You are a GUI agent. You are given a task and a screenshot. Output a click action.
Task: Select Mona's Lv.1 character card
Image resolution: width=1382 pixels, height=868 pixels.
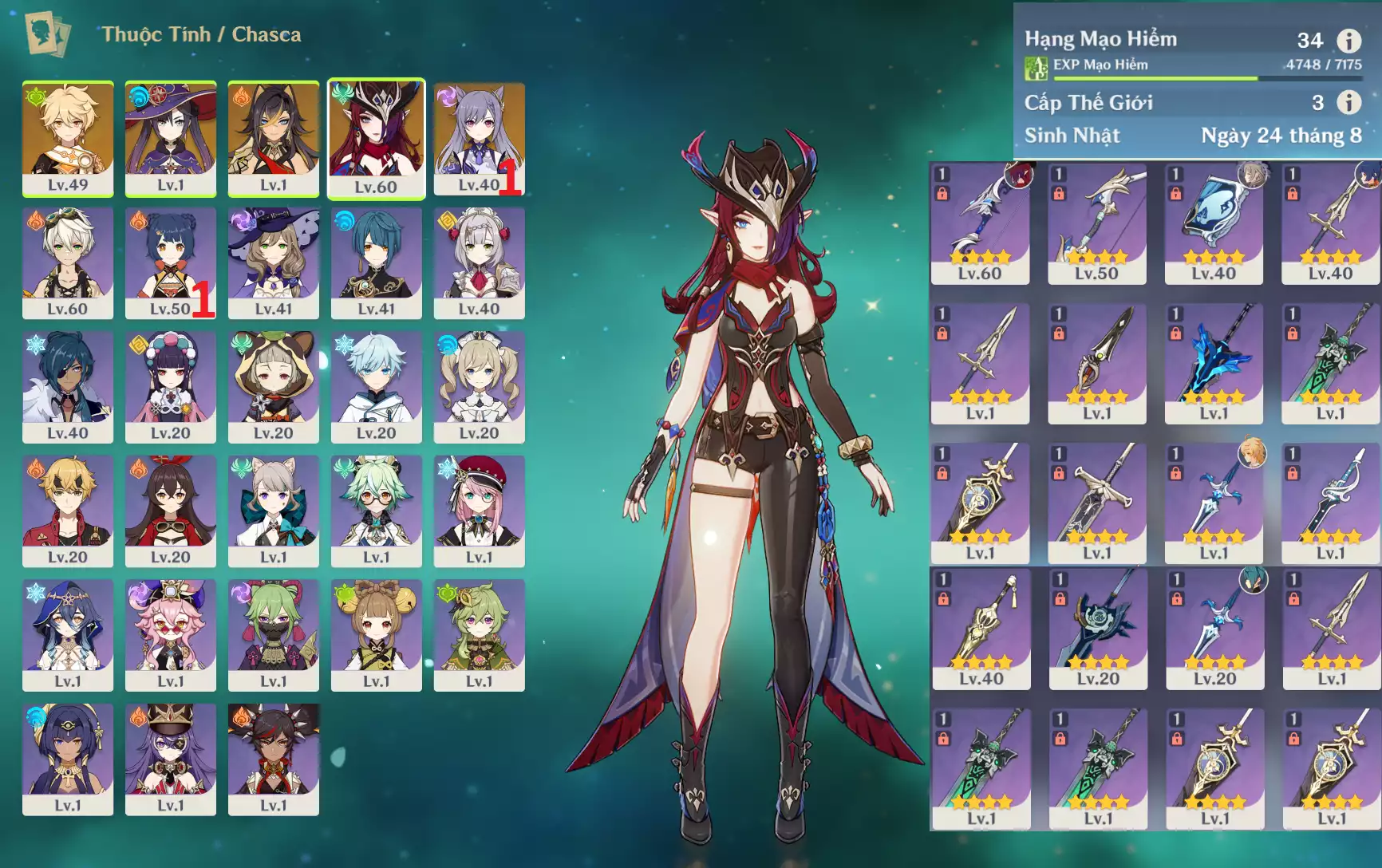coord(170,137)
